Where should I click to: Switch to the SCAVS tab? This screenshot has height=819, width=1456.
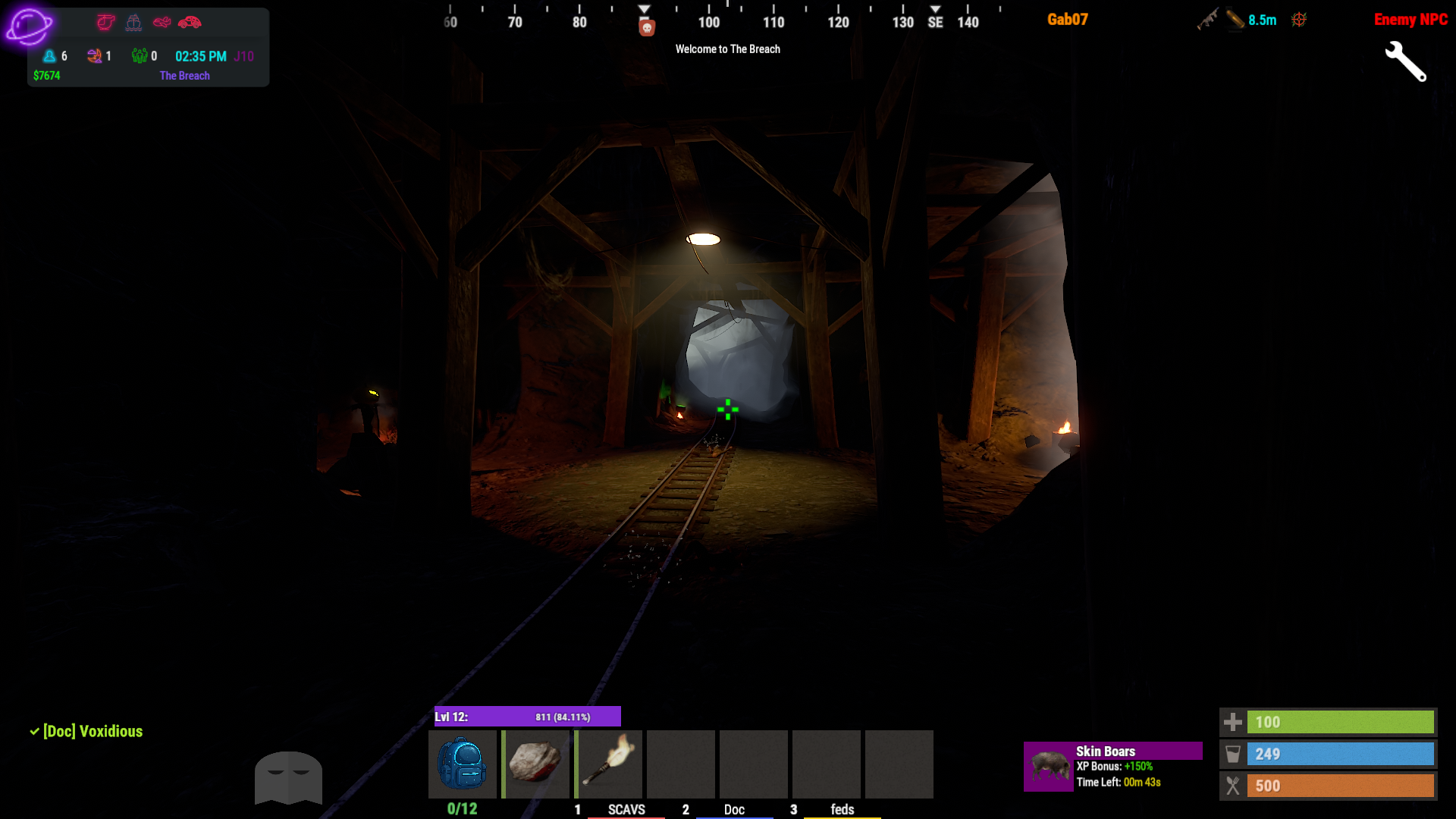(x=626, y=809)
